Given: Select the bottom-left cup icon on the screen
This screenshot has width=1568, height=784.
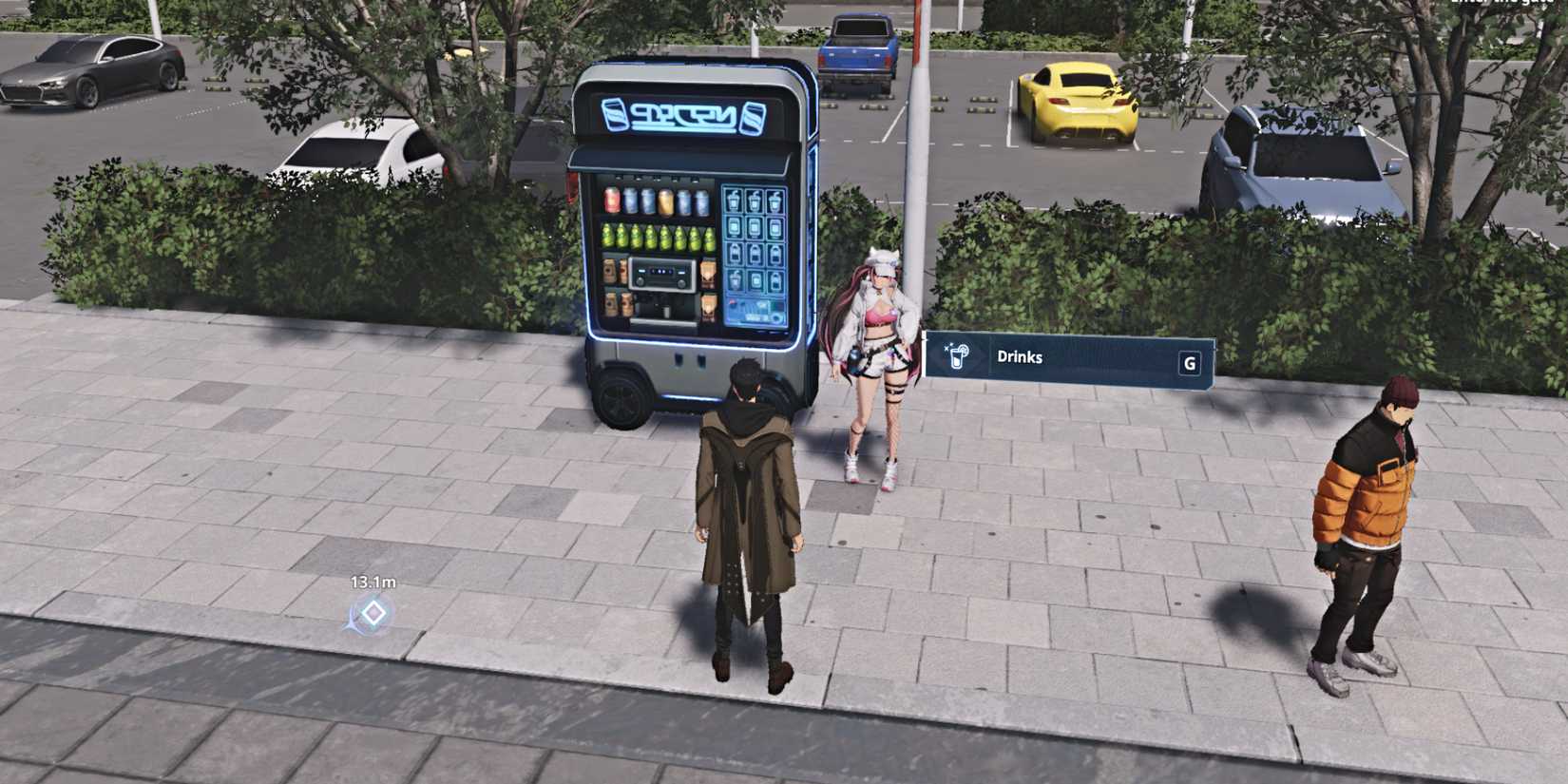Looking at the screenshot, I should [x=734, y=280].
